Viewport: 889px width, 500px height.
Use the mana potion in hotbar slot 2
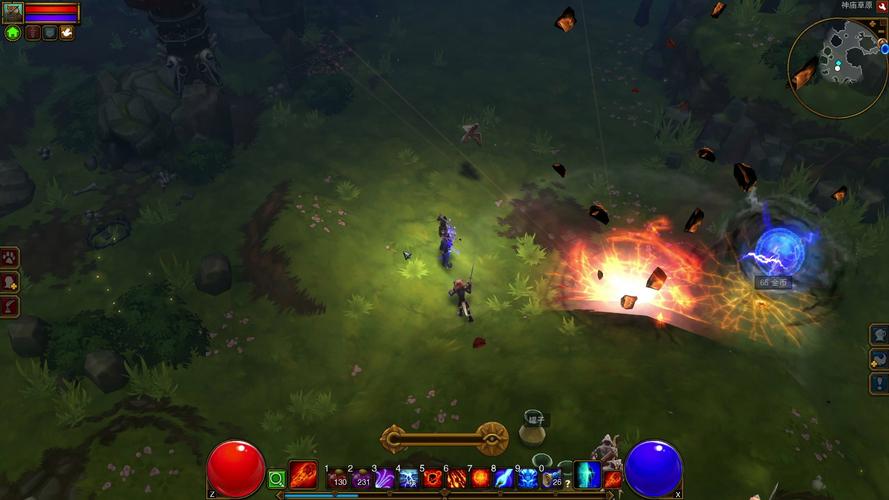click(360, 479)
